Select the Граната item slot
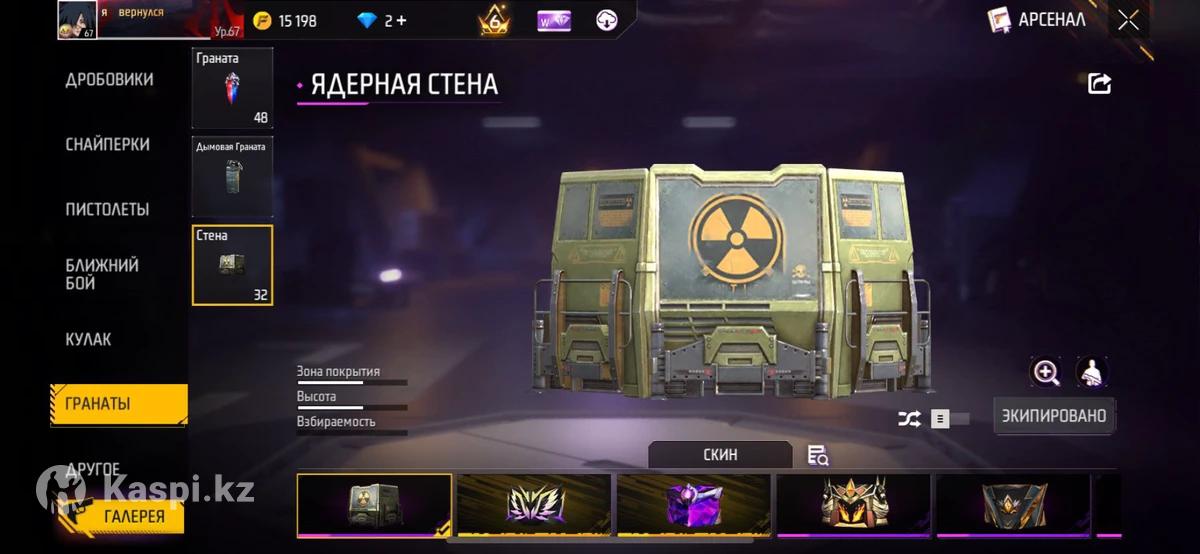Viewport: 1200px width, 554px height. pos(232,88)
